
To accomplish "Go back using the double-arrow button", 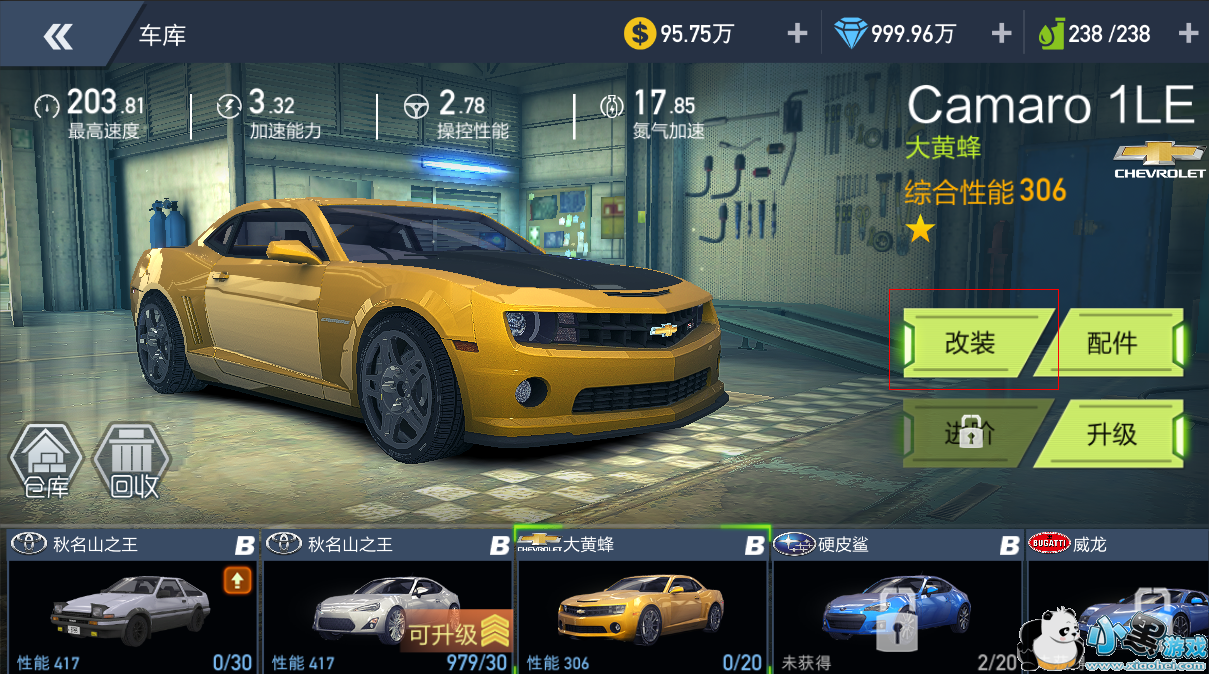I will point(58,36).
